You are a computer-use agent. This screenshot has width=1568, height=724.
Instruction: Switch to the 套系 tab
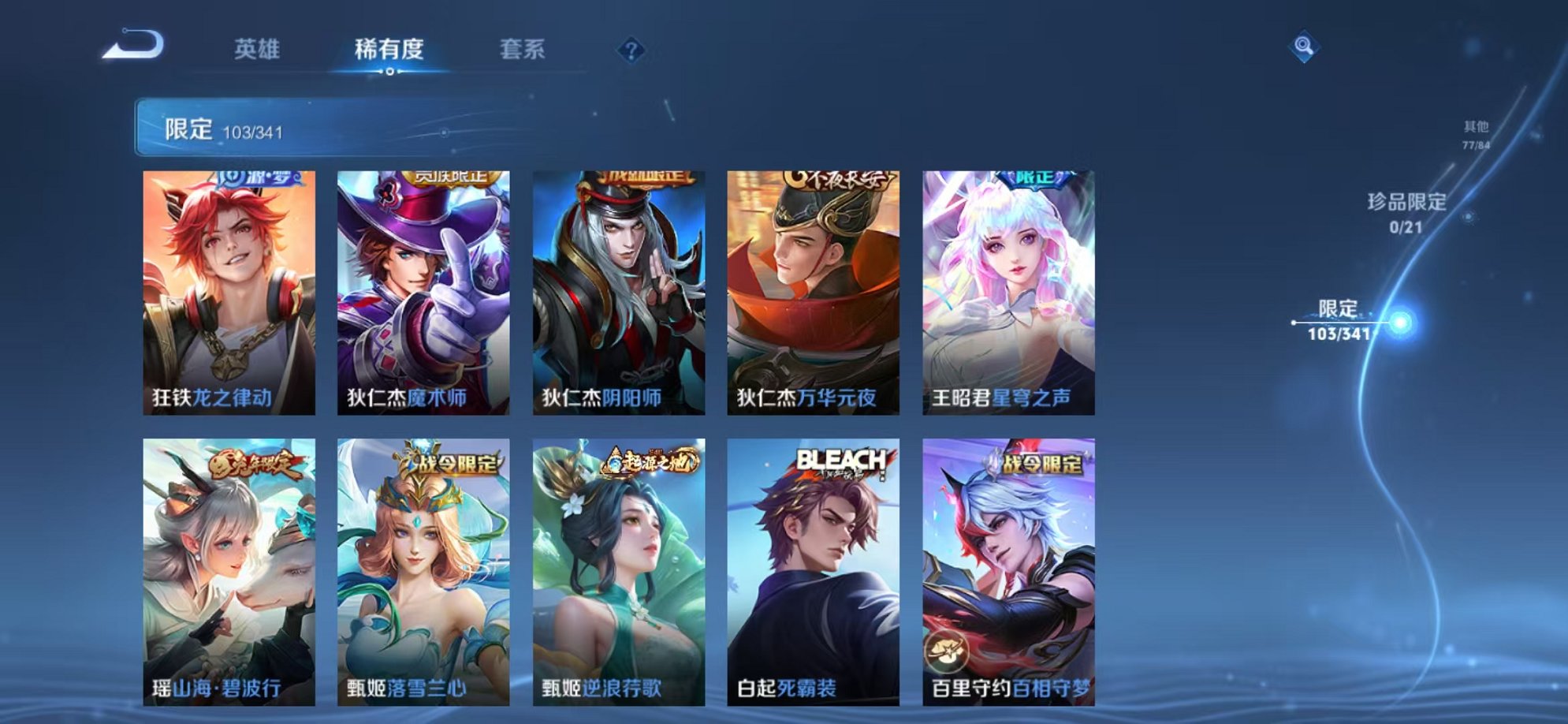[x=522, y=49]
